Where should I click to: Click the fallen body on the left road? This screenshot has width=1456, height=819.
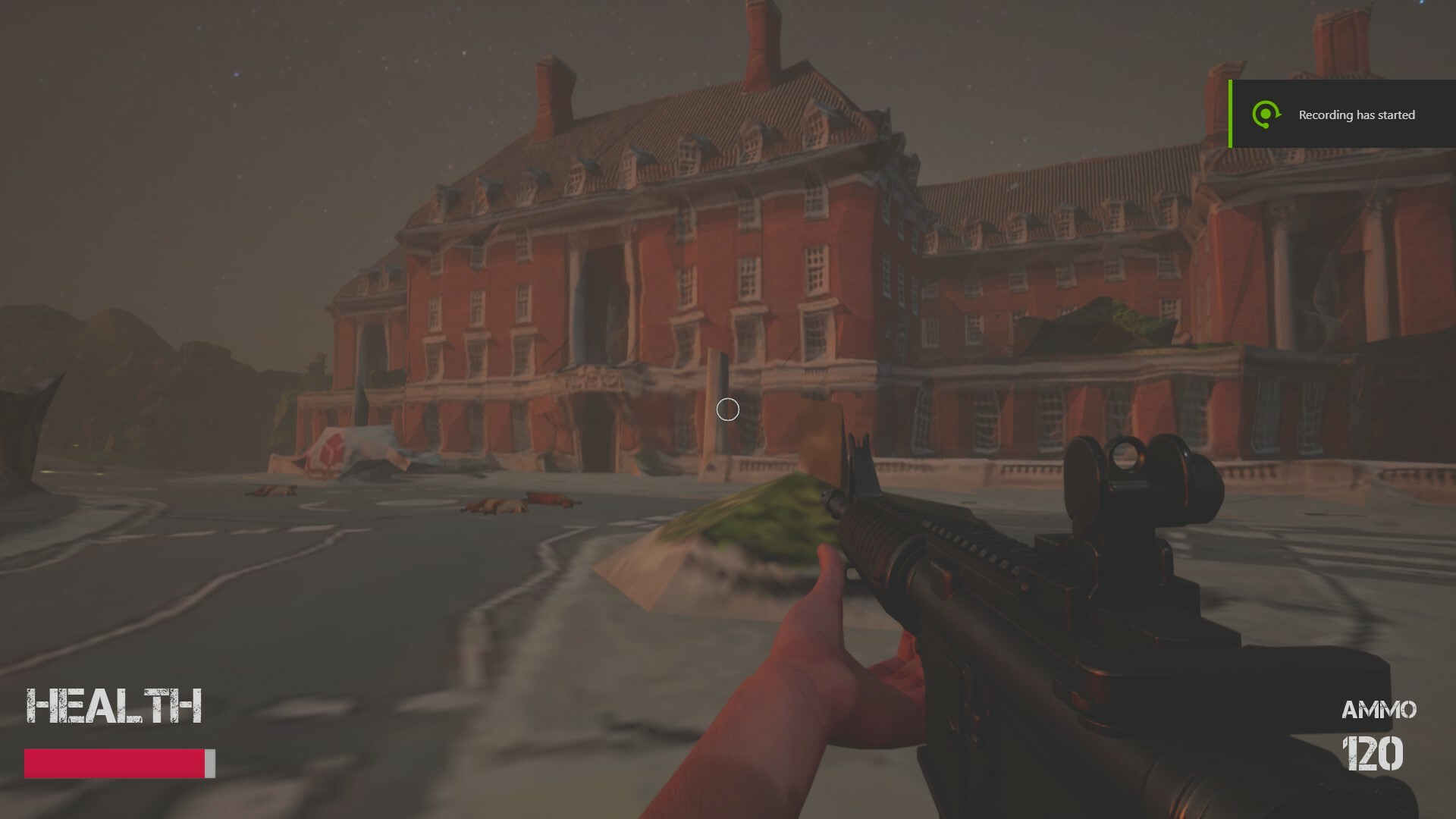[269, 489]
